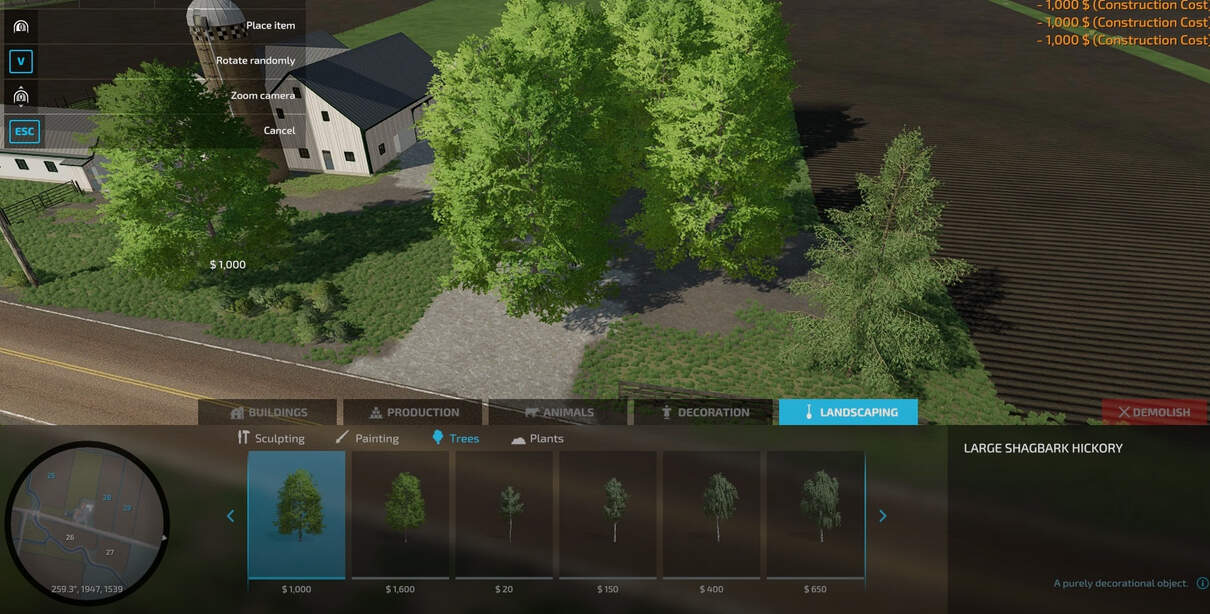Select the Trees subcategory
The width and height of the screenshot is (1210, 614).
(455, 438)
